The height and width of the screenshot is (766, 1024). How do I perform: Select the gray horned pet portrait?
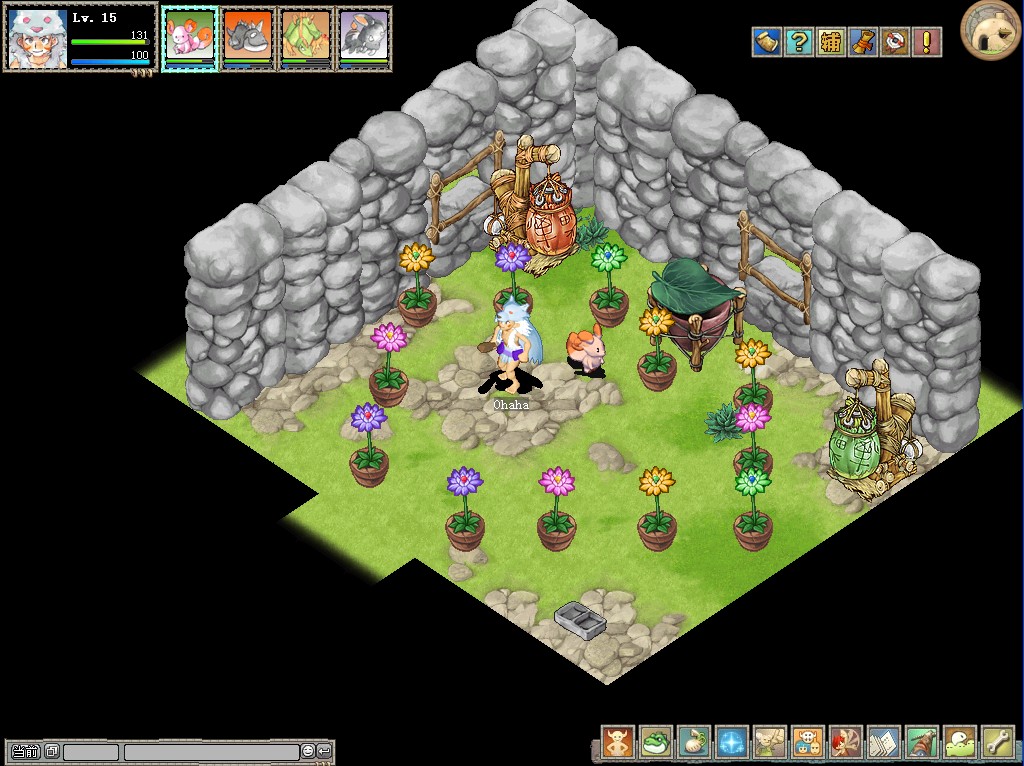247,35
